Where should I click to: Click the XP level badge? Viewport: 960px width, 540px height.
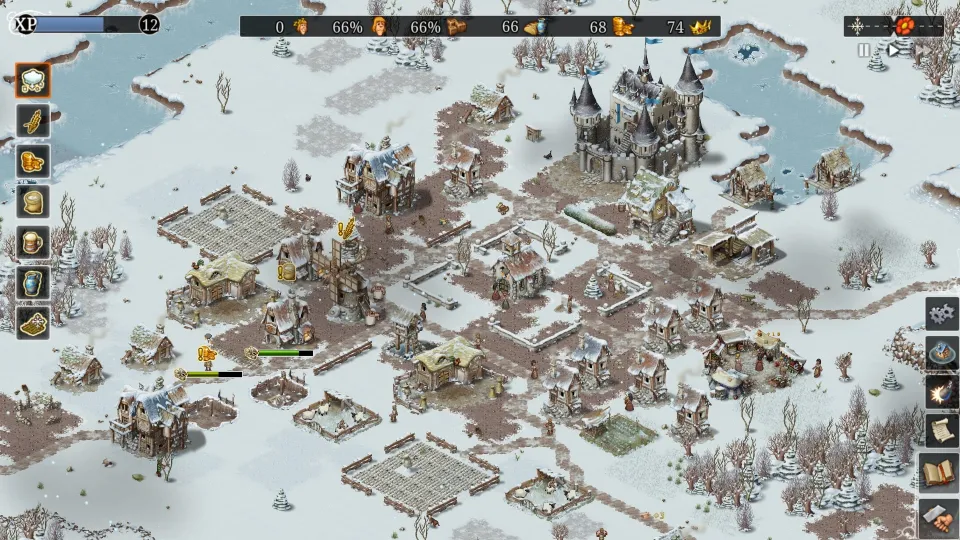pyautogui.click(x=149, y=25)
